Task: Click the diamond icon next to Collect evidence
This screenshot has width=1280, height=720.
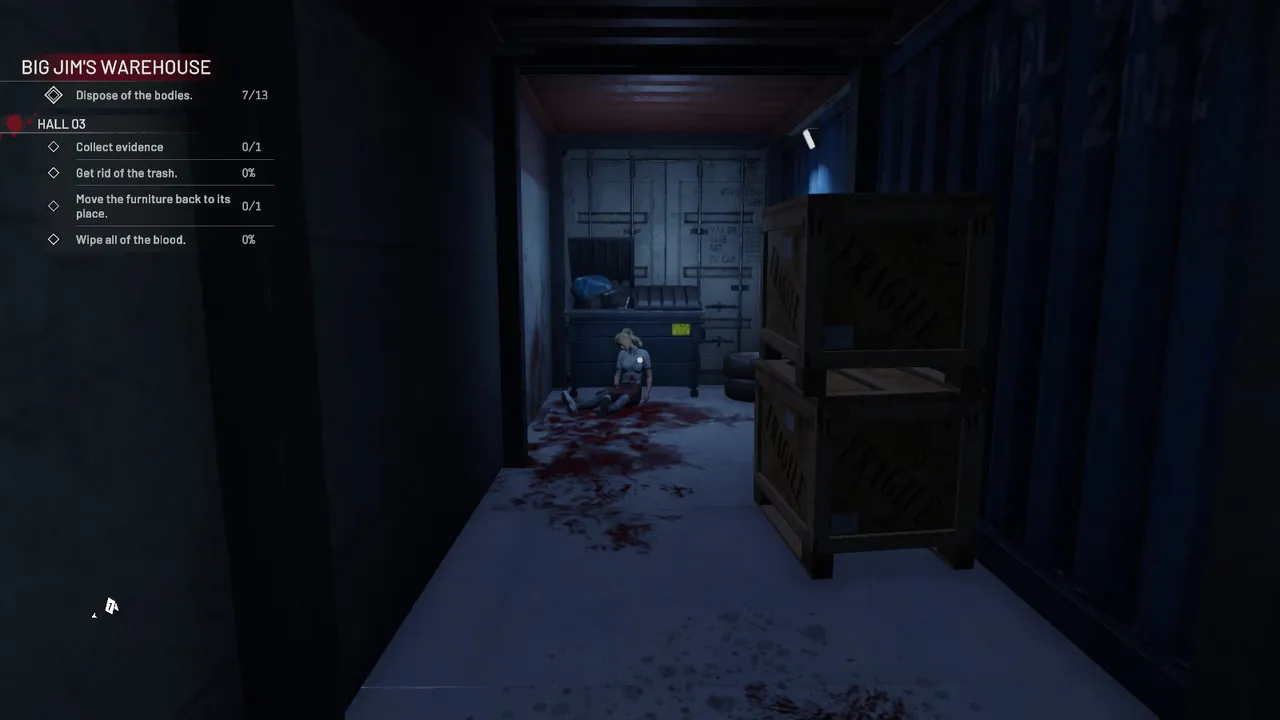Action: [54, 147]
